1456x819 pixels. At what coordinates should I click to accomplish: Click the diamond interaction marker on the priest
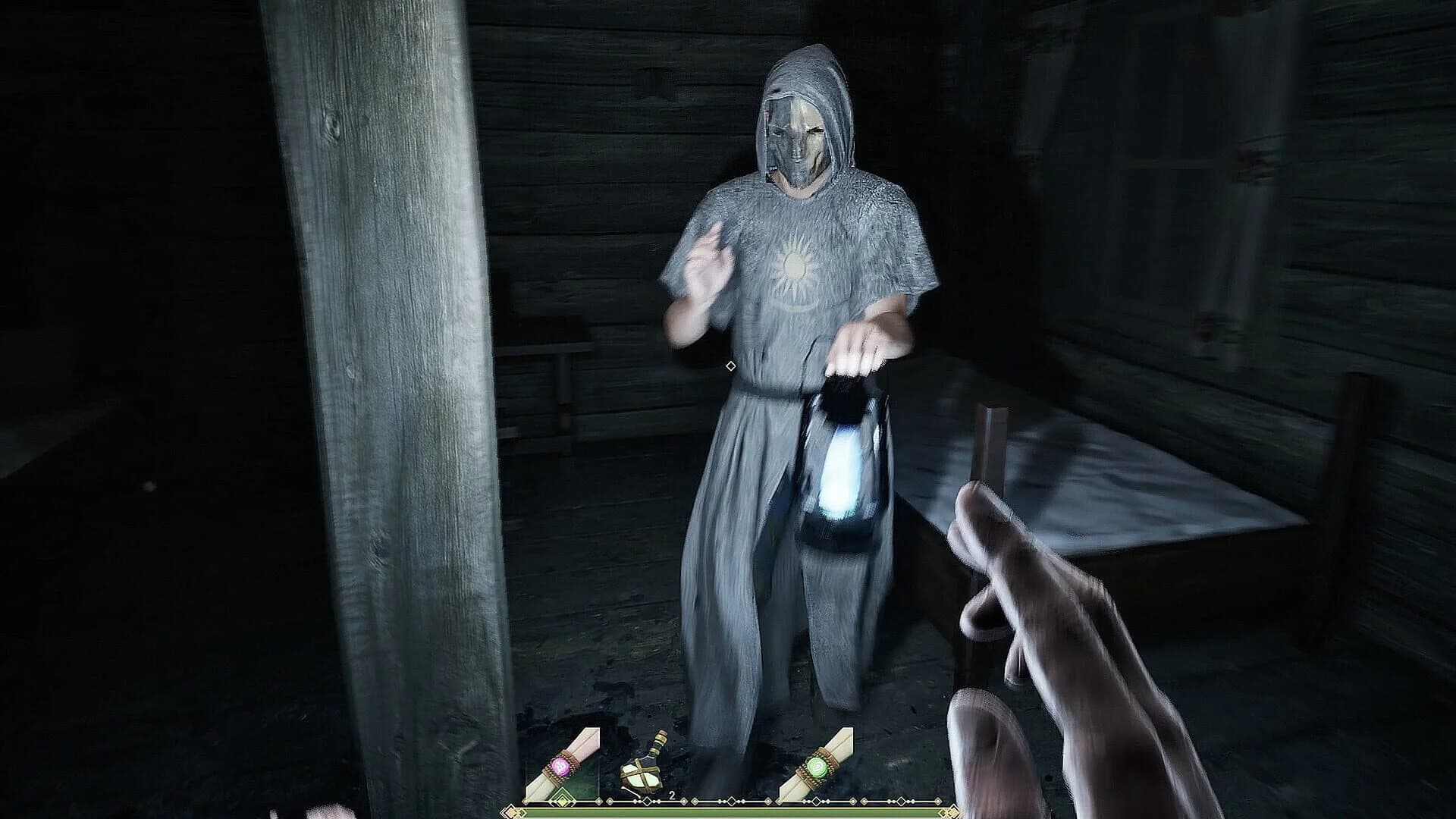coord(732,368)
